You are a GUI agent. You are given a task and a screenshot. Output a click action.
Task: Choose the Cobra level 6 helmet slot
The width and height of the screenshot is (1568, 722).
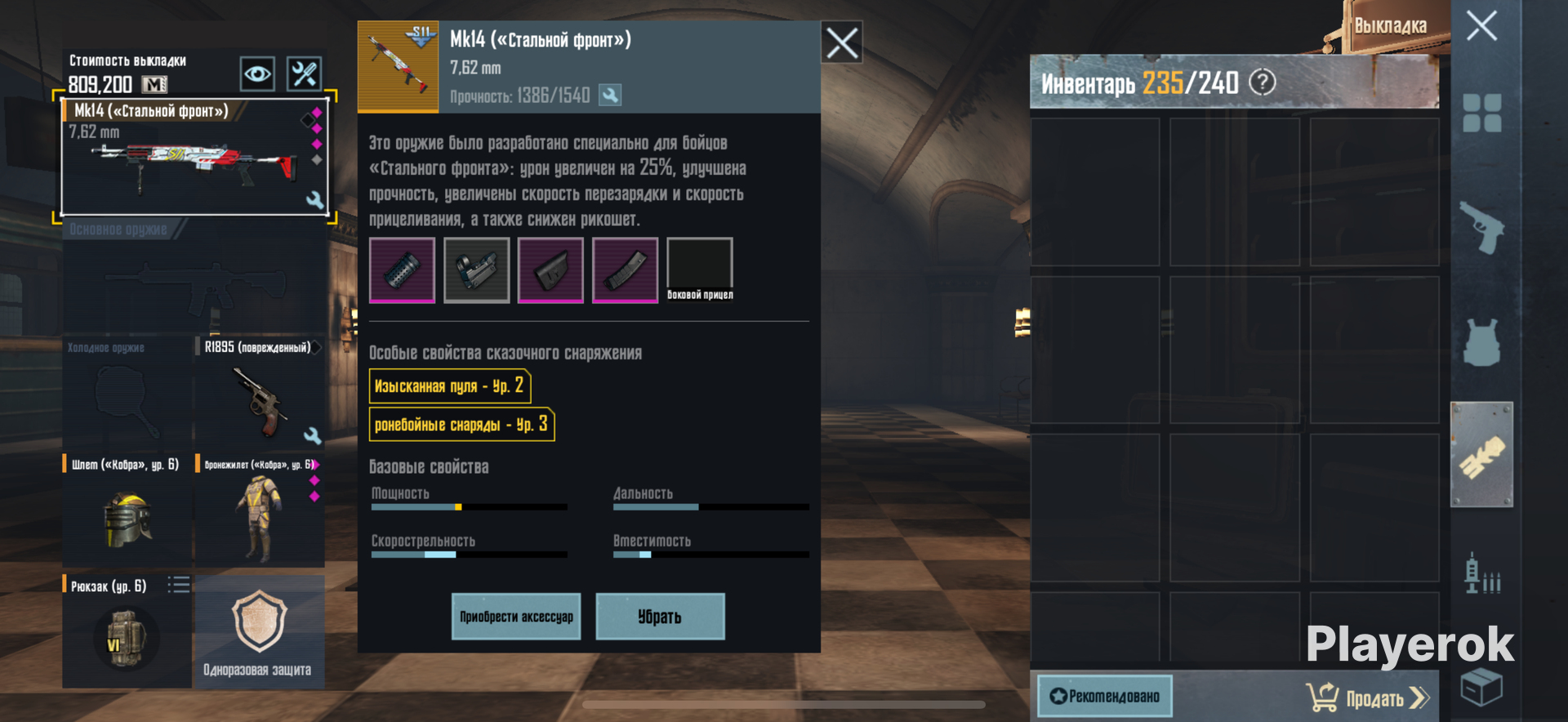click(127, 510)
